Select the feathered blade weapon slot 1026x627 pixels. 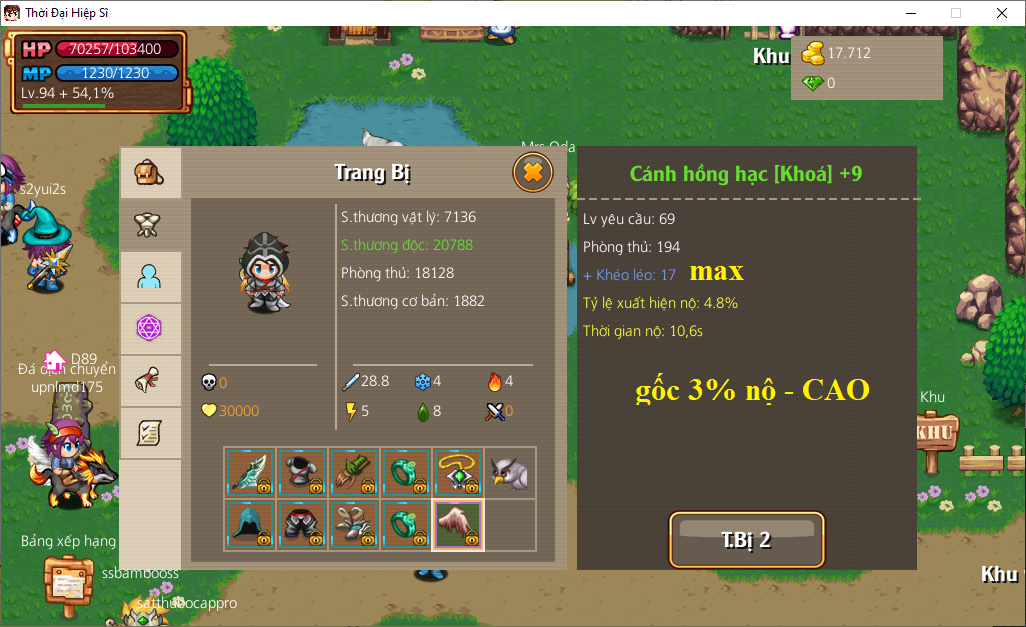coord(251,473)
